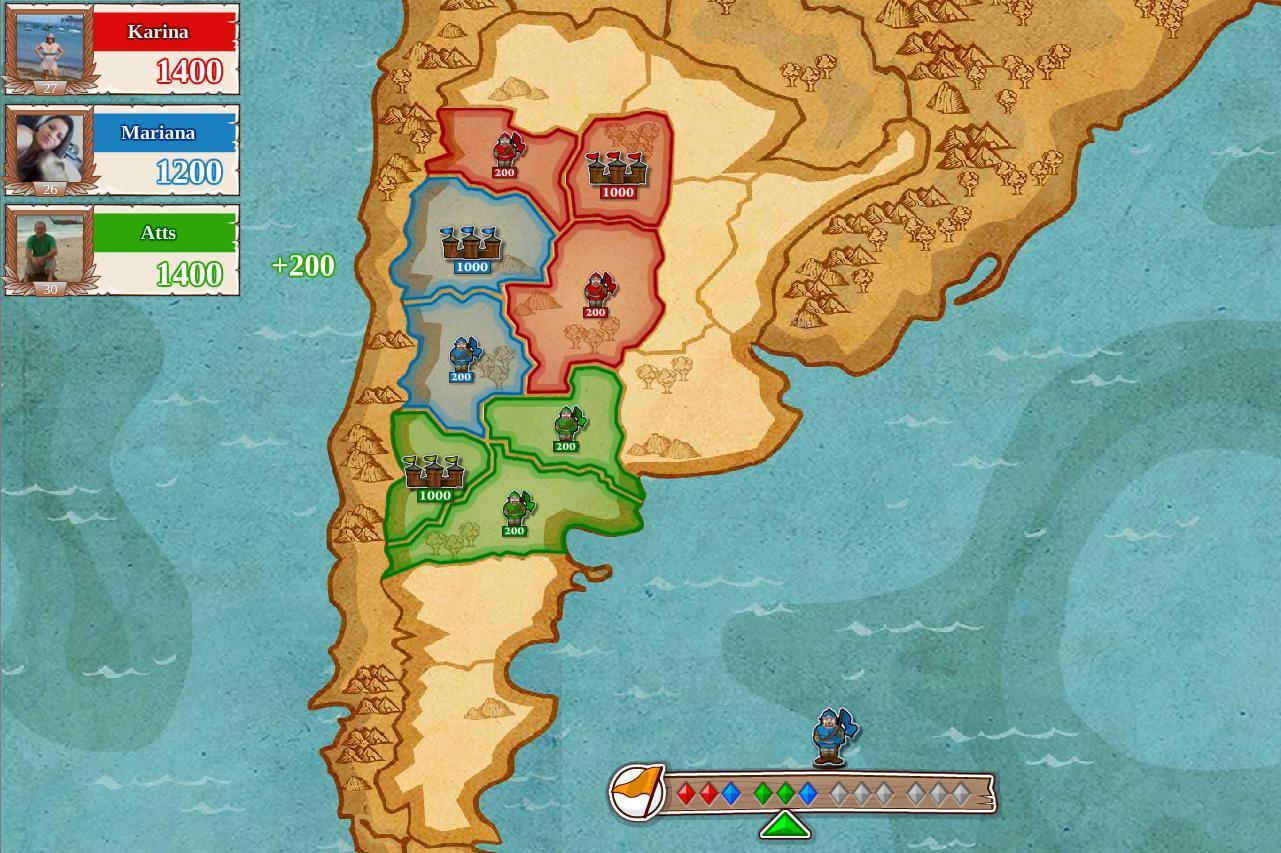1281x853 pixels.
Task: Click the first red diamond on the round bar
Action: [x=685, y=794]
